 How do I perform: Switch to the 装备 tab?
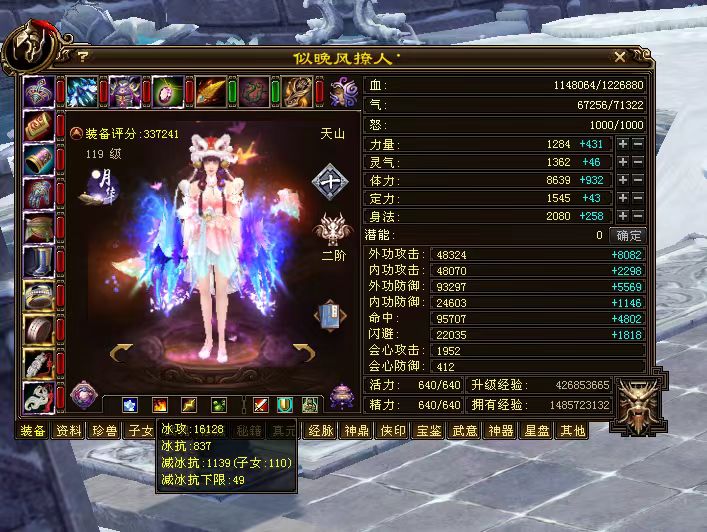point(34,431)
